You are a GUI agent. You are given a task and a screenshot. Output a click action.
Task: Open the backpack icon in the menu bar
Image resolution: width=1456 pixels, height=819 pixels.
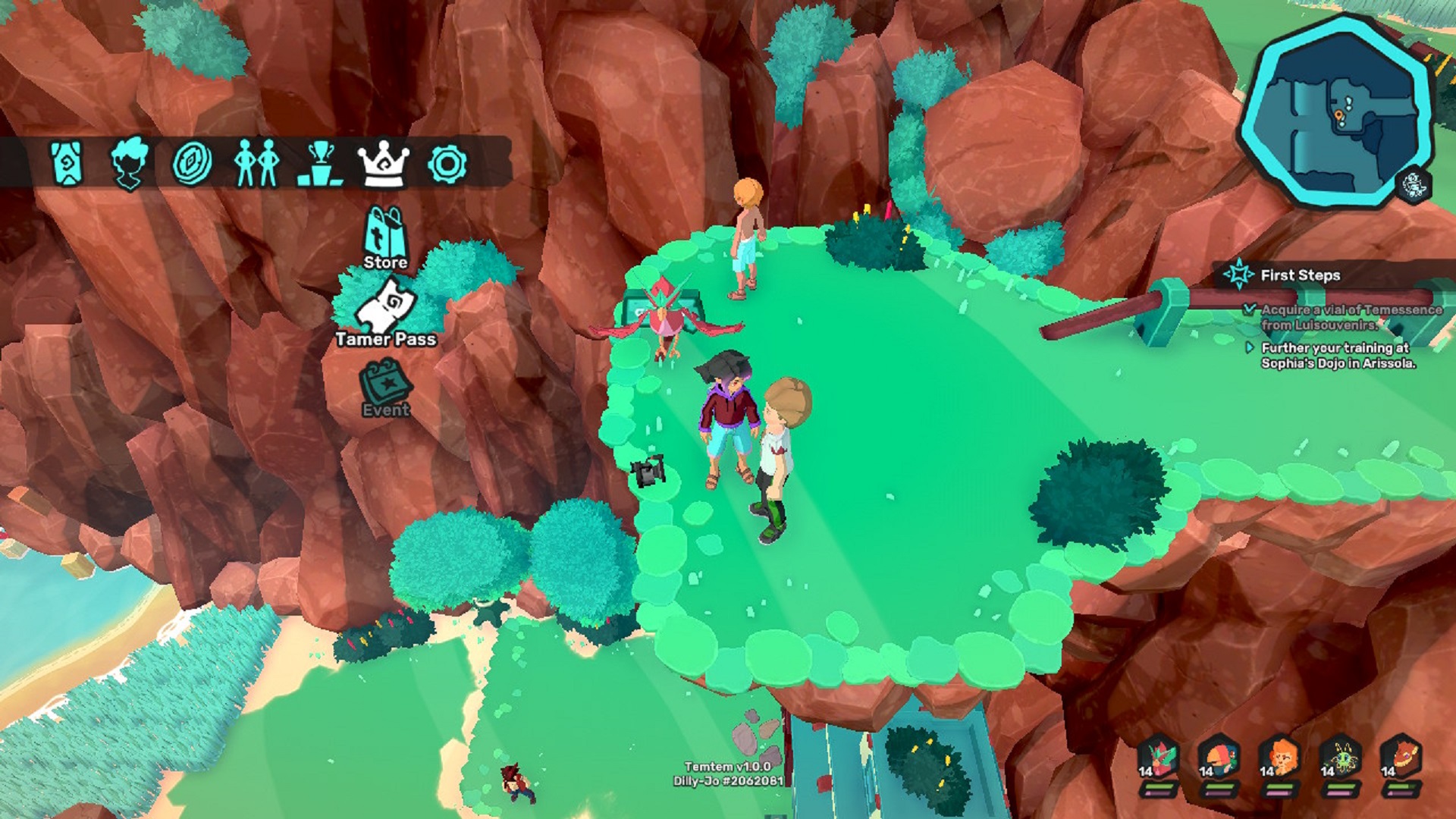click(x=67, y=162)
